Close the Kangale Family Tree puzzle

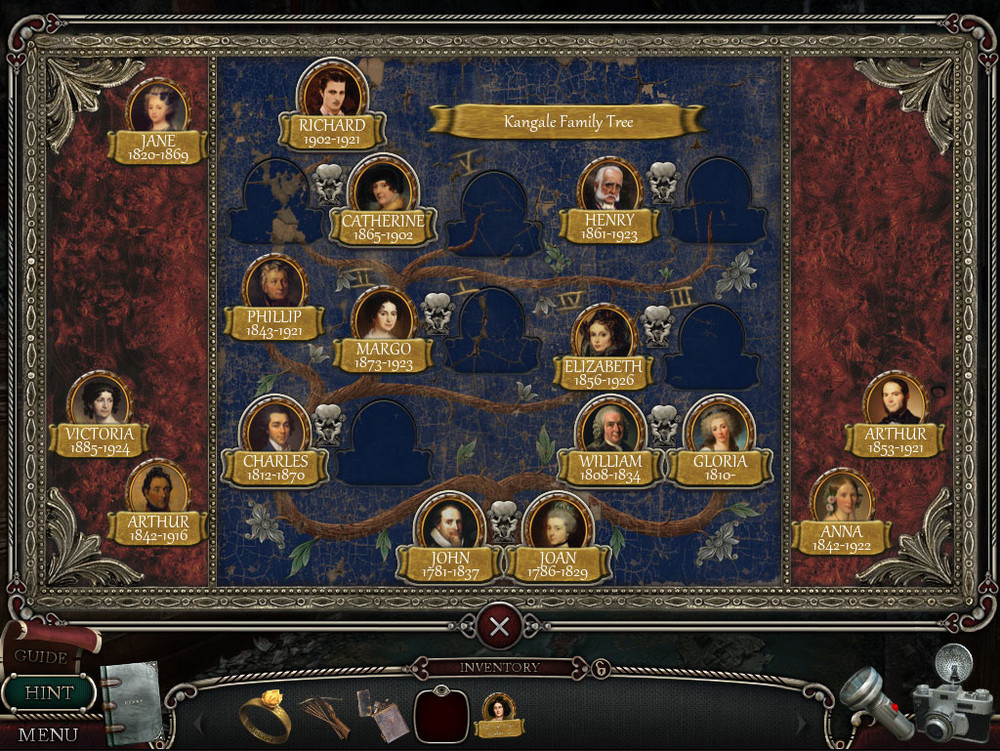pos(499,627)
